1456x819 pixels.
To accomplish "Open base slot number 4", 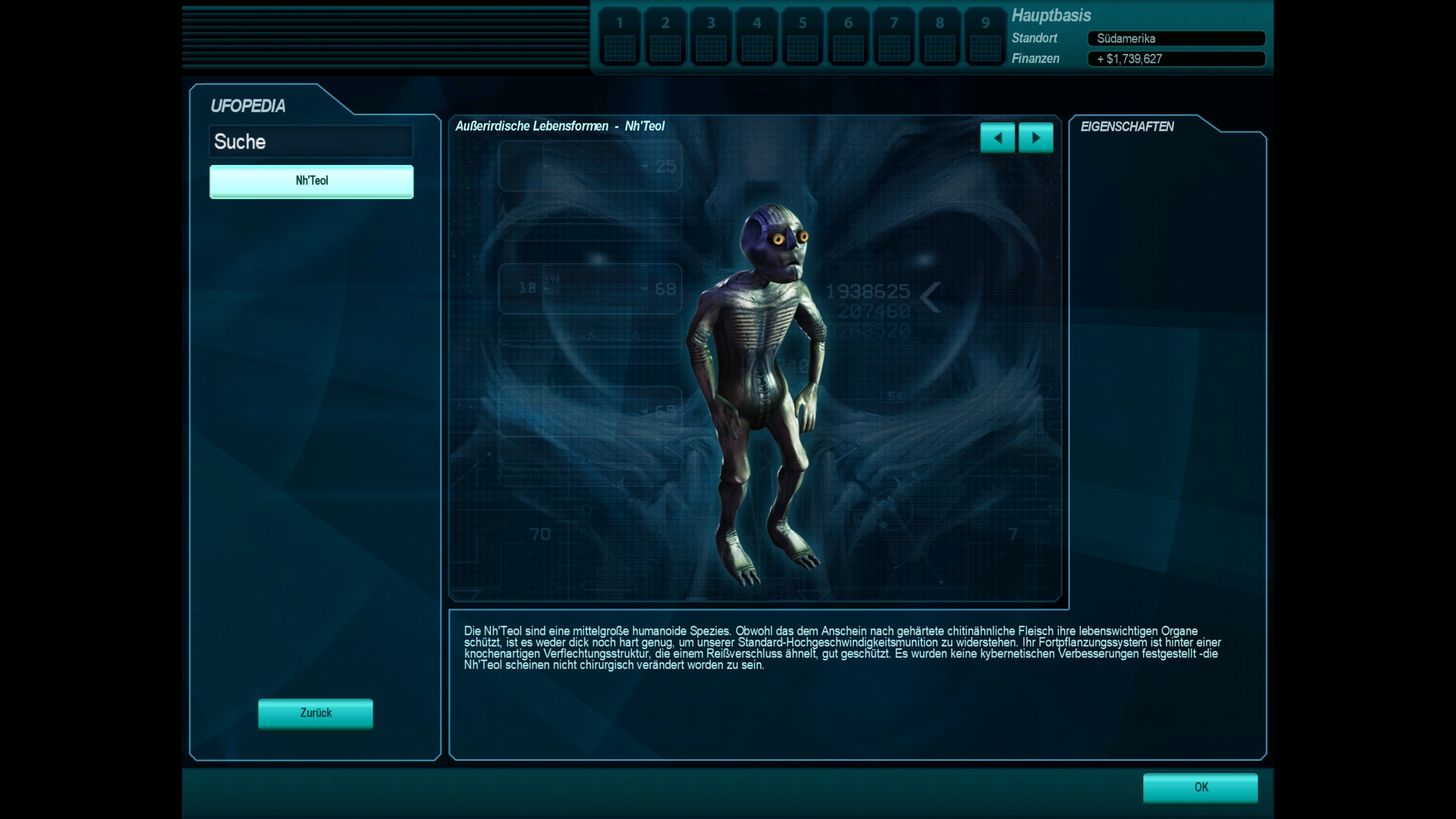I will click(757, 37).
